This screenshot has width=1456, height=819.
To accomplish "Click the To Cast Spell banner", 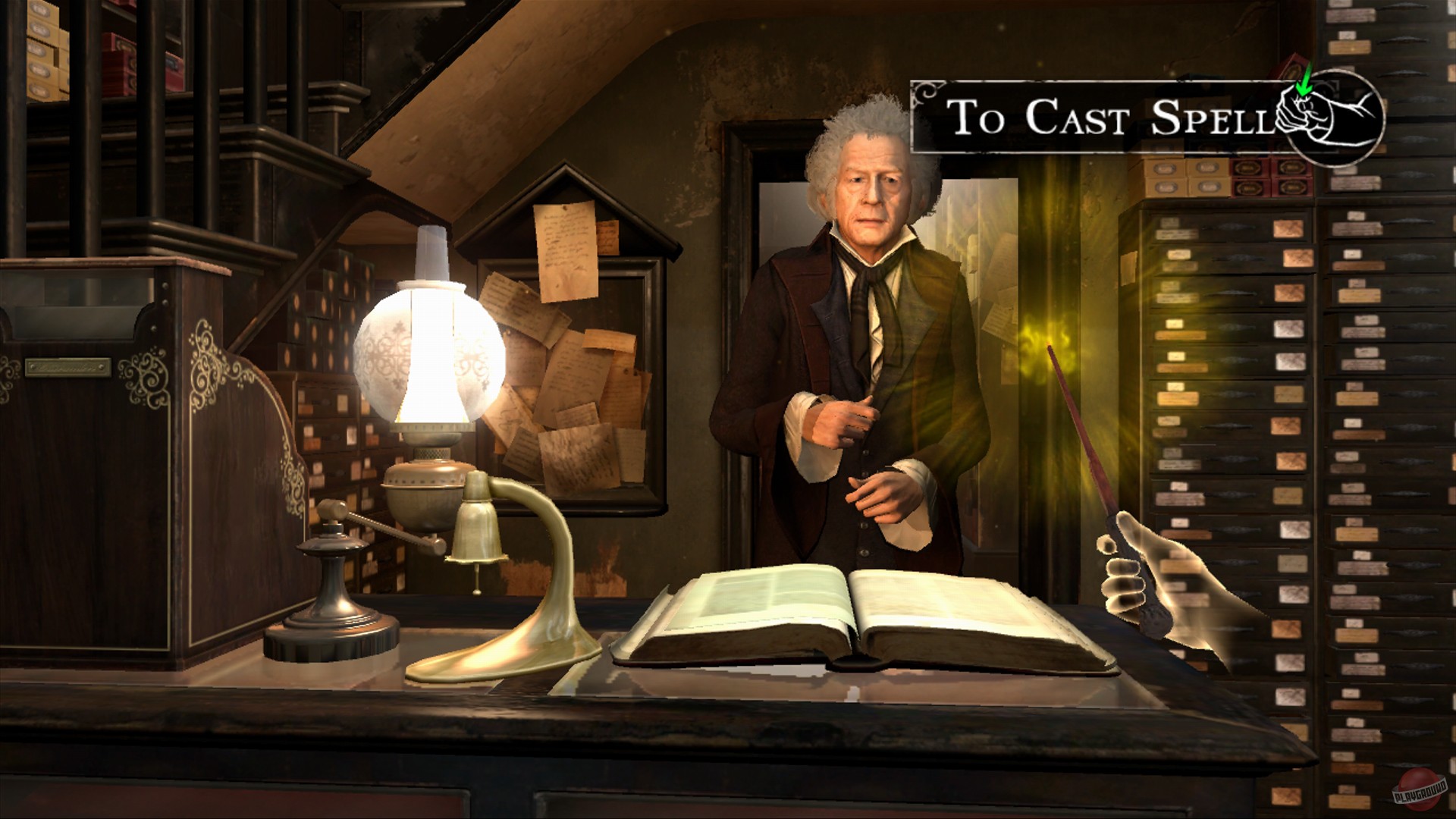I will click(1100, 118).
